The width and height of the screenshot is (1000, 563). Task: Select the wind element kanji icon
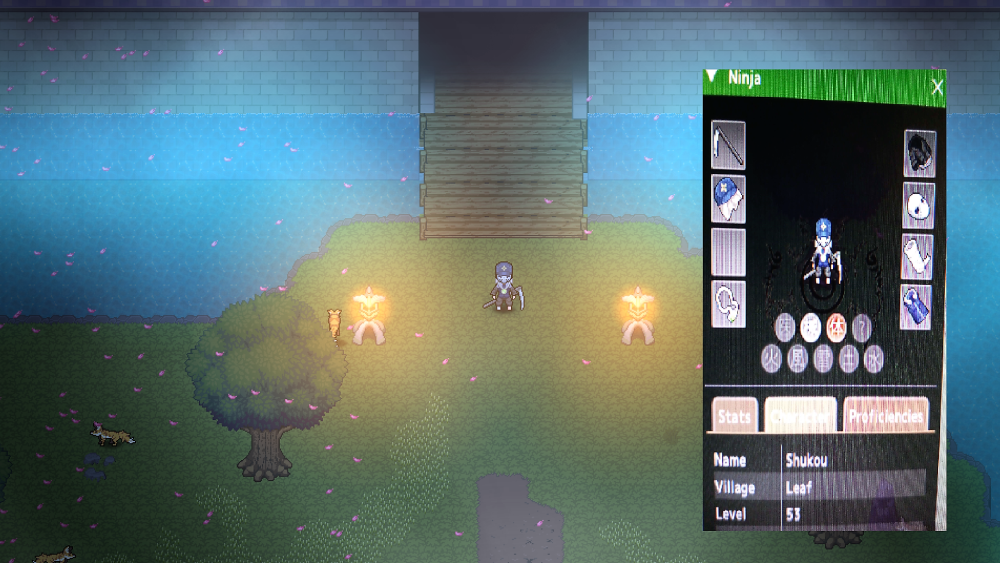pos(797,359)
